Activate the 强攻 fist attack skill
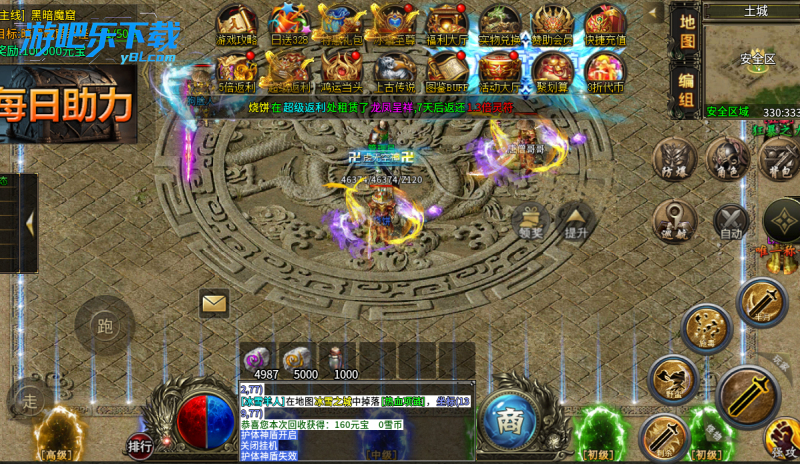800x464 pixels. click(x=783, y=438)
